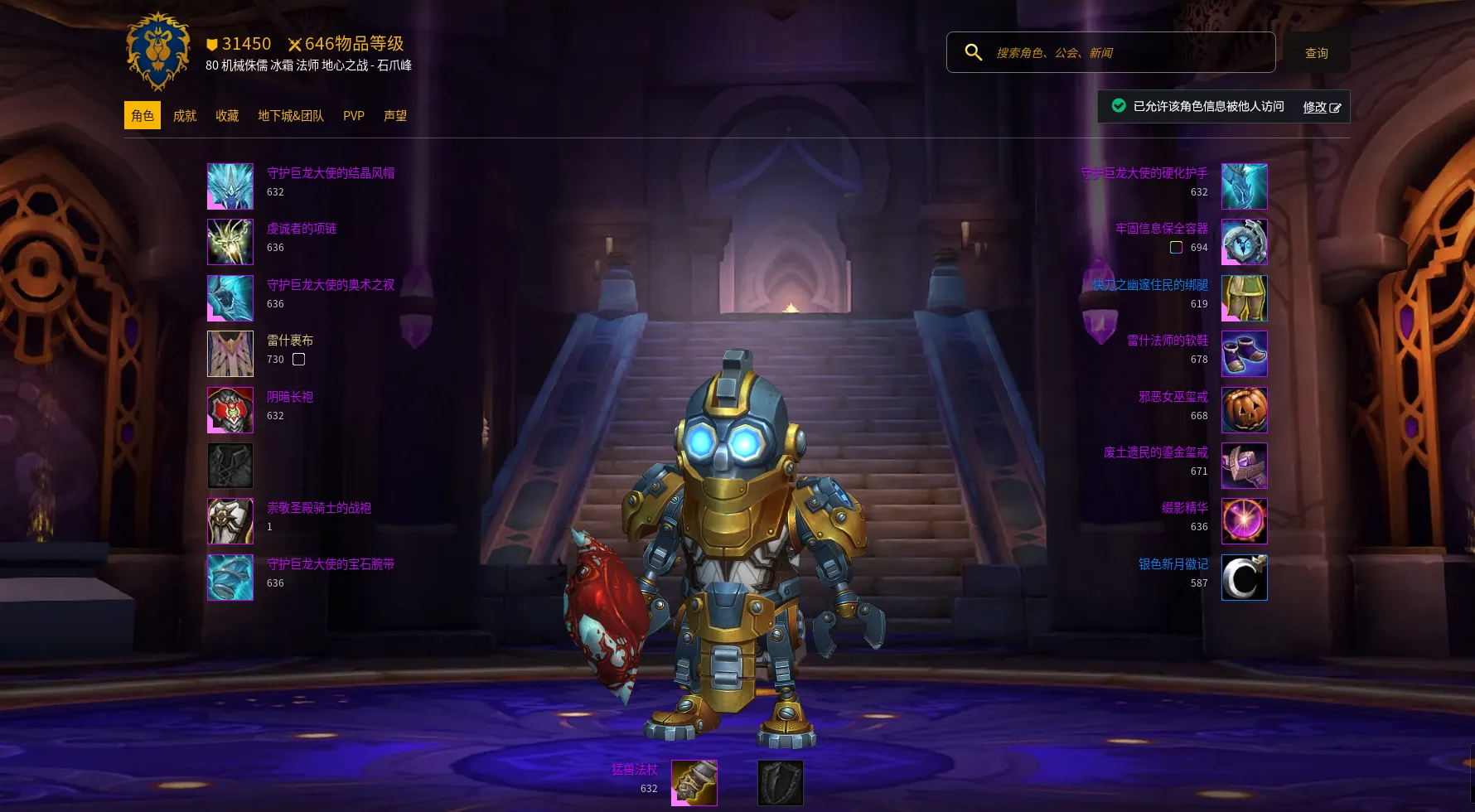Inspect the 虔诚者的项链 necklace icon
The width and height of the screenshot is (1475, 812).
(230, 242)
